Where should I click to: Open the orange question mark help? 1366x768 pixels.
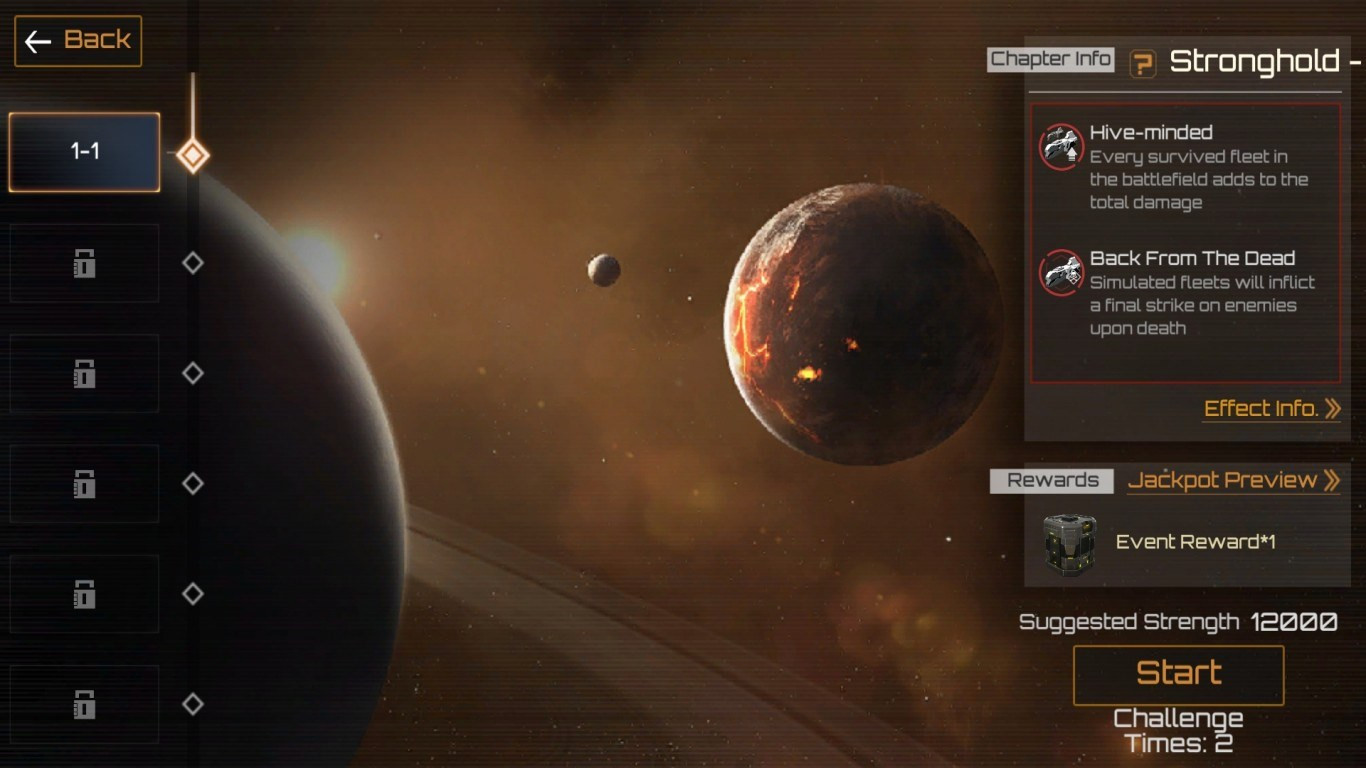pyautogui.click(x=1143, y=64)
